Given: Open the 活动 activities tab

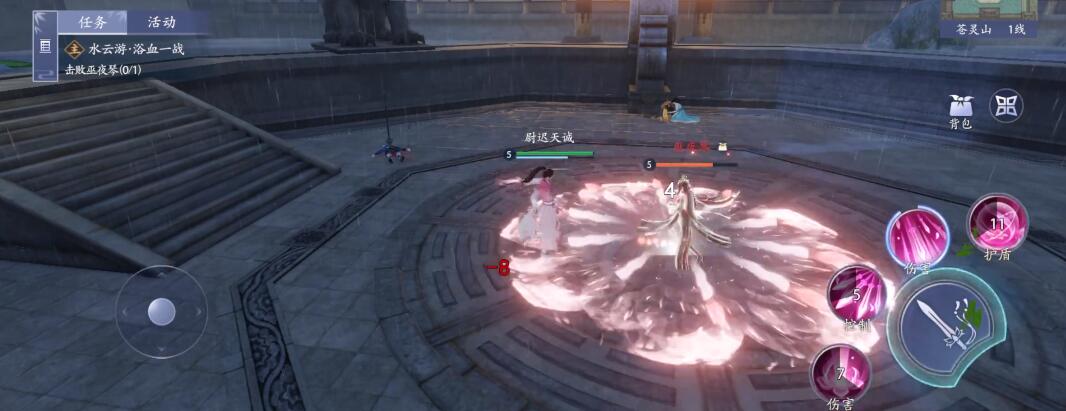Looking at the screenshot, I should [161, 22].
